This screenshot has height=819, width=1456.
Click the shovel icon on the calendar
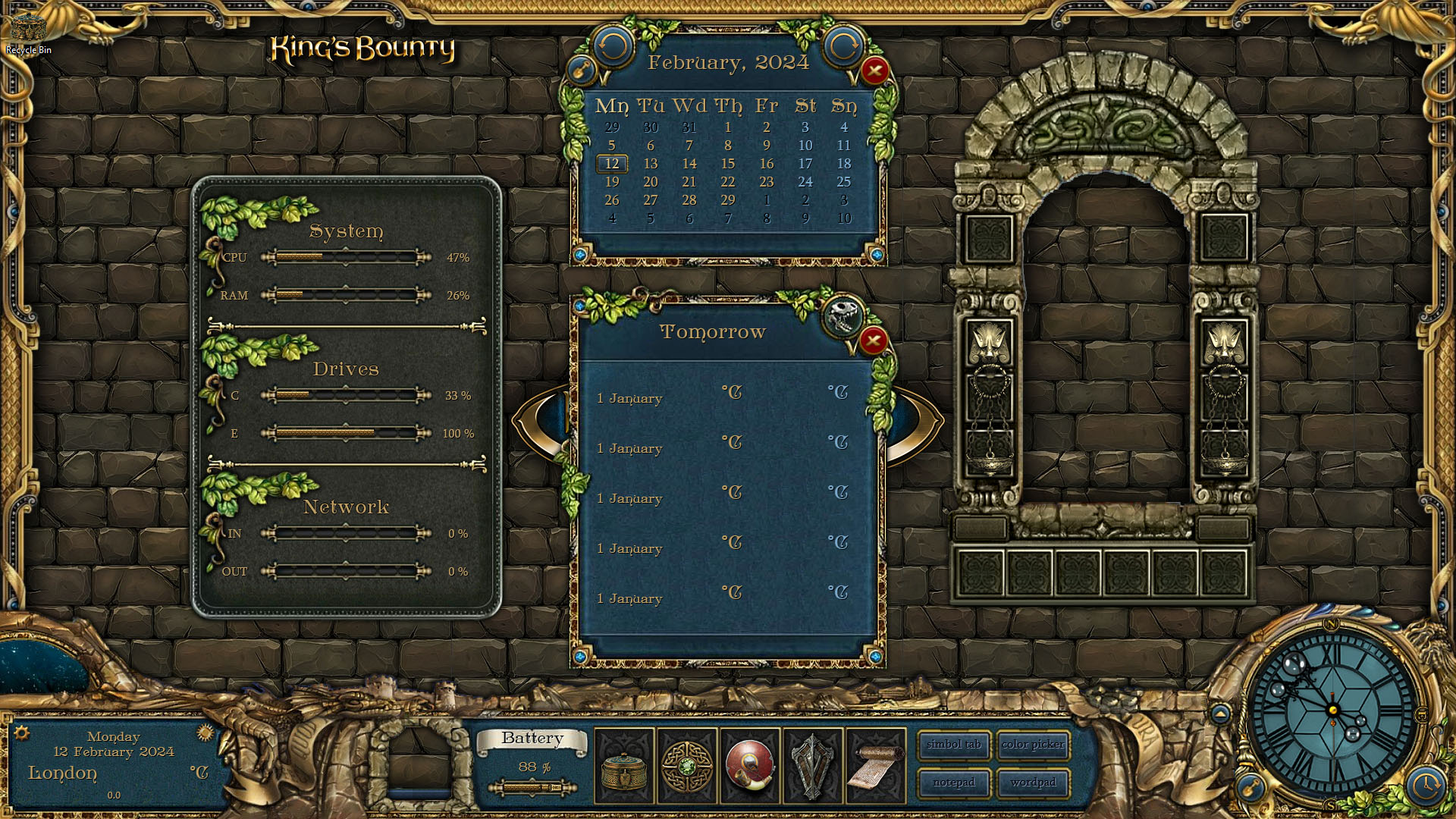point(582,71)
